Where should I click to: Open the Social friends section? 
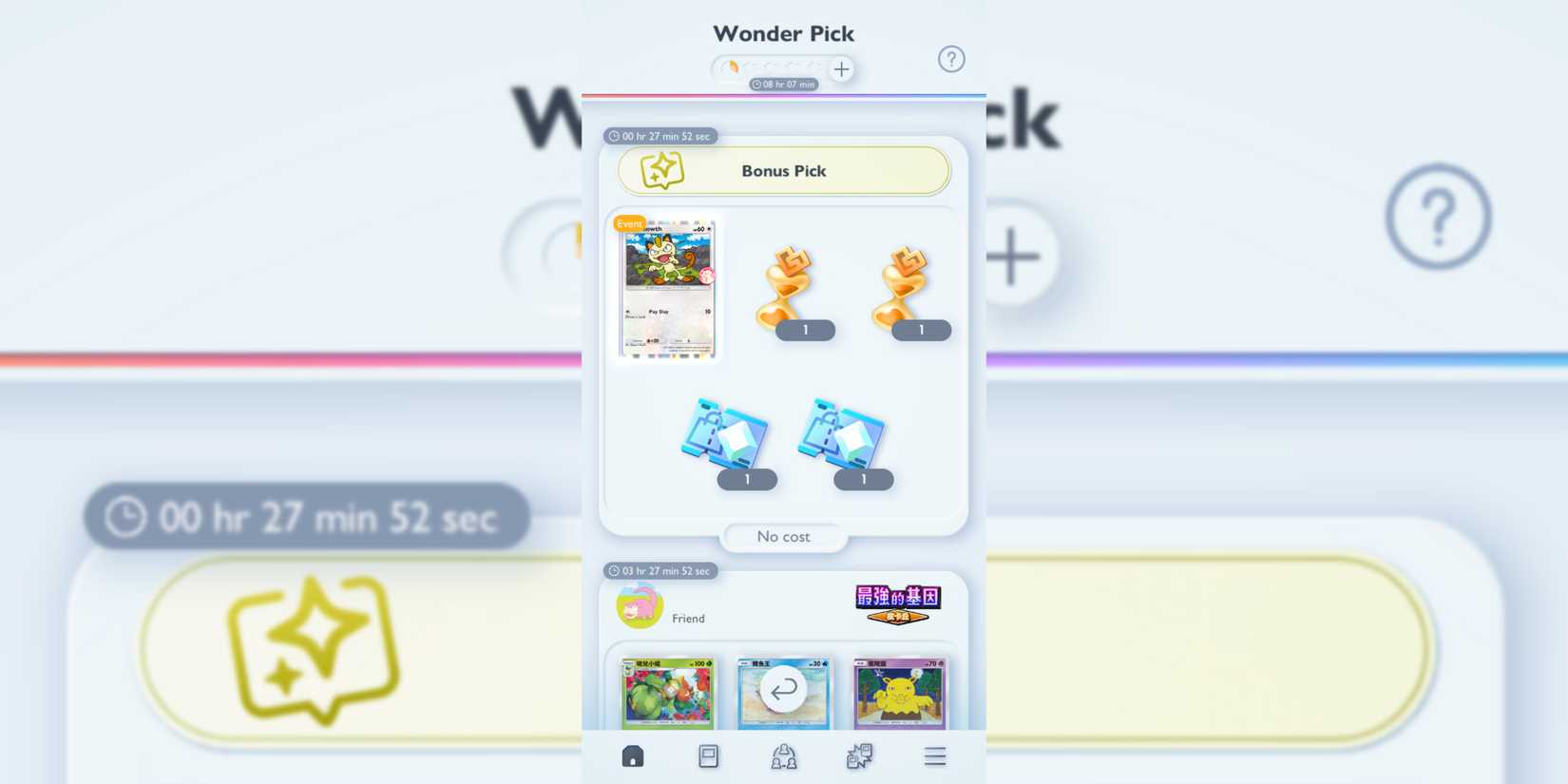[782, 755]
